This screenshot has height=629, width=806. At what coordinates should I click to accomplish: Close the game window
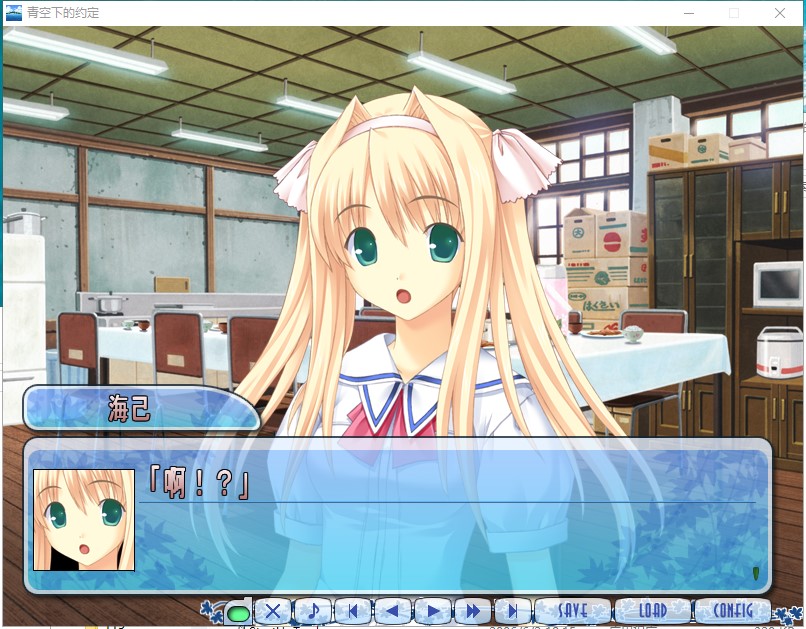[780, 13]
